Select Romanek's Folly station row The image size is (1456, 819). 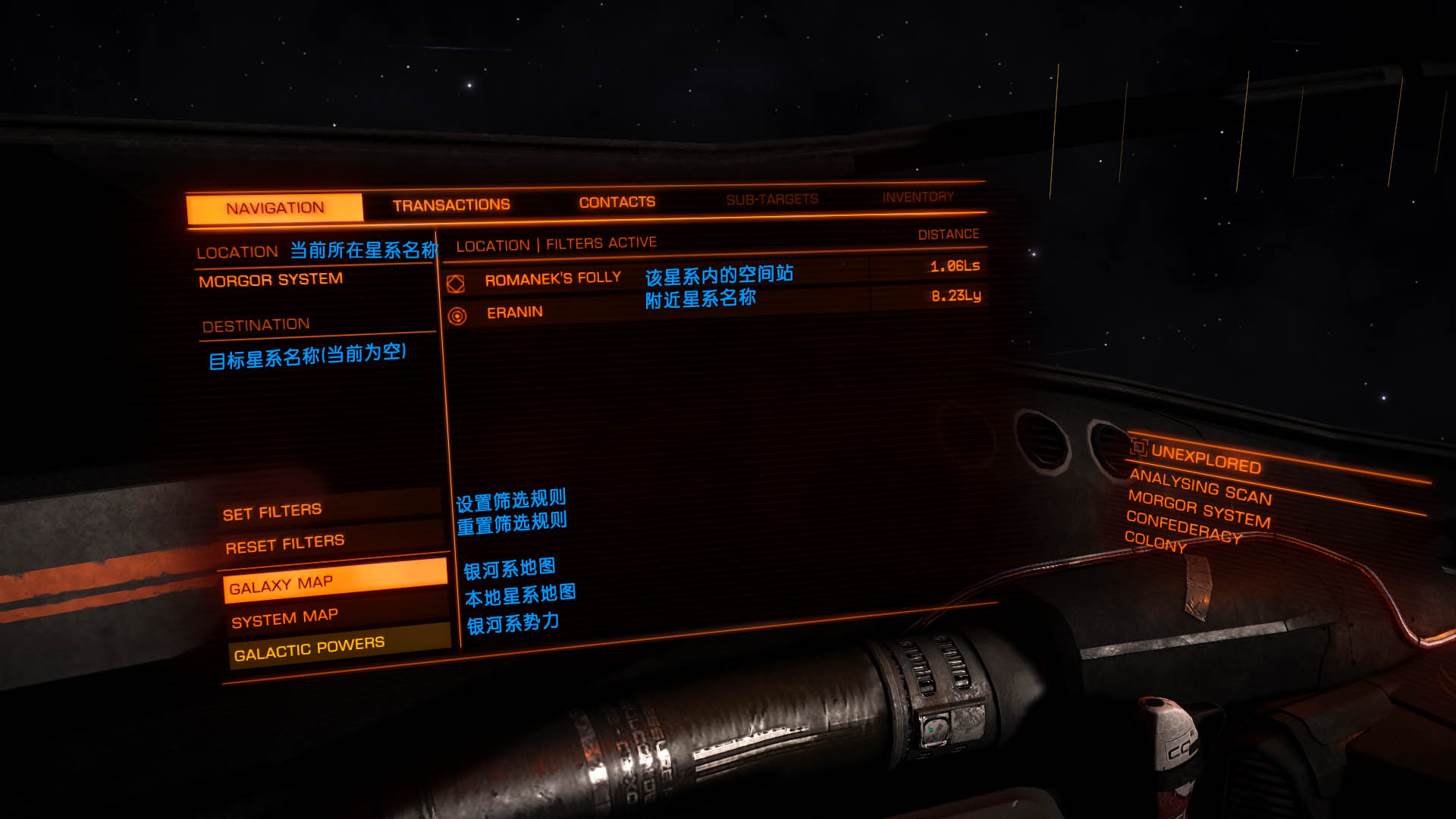pyautogui.click(x=553, y=279)
